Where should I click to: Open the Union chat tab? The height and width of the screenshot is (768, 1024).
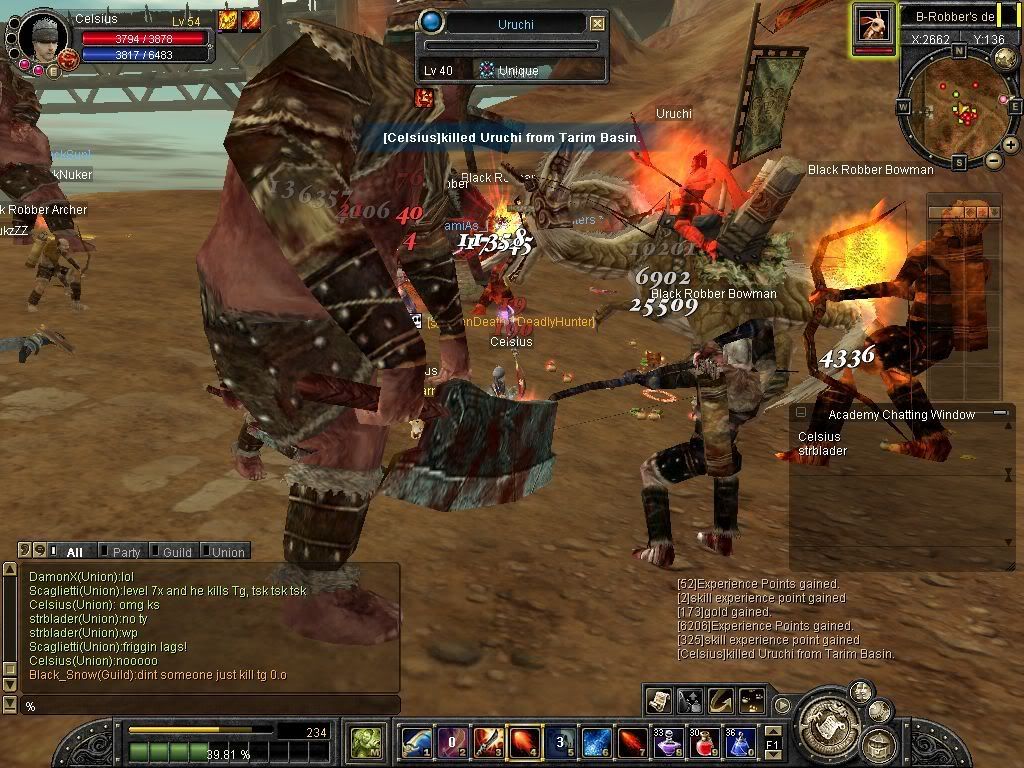click(226, 551)
